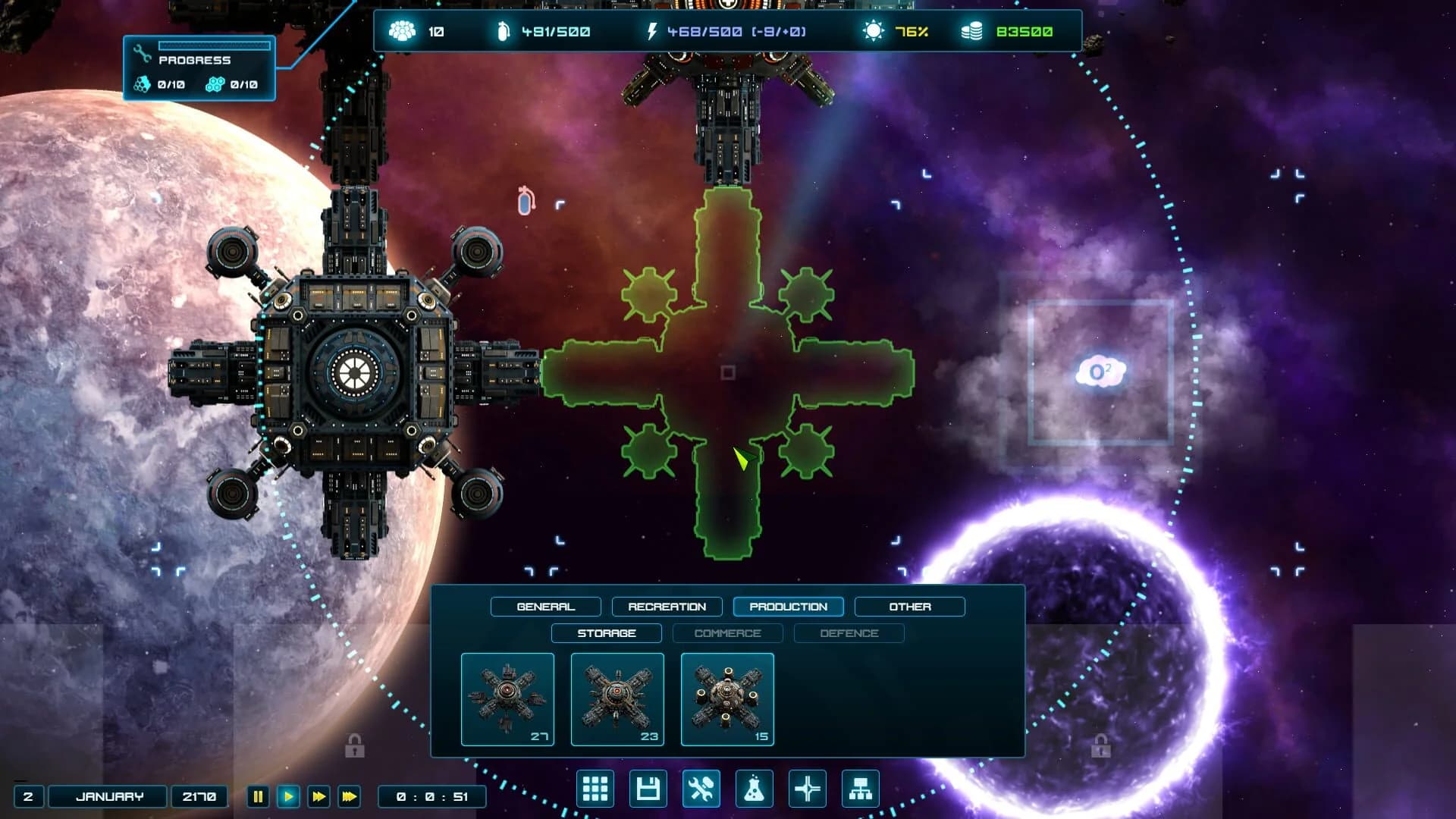Select the PRODUCTION category
Viewport: 1456px width, 819px height.
tap(788, 607)
